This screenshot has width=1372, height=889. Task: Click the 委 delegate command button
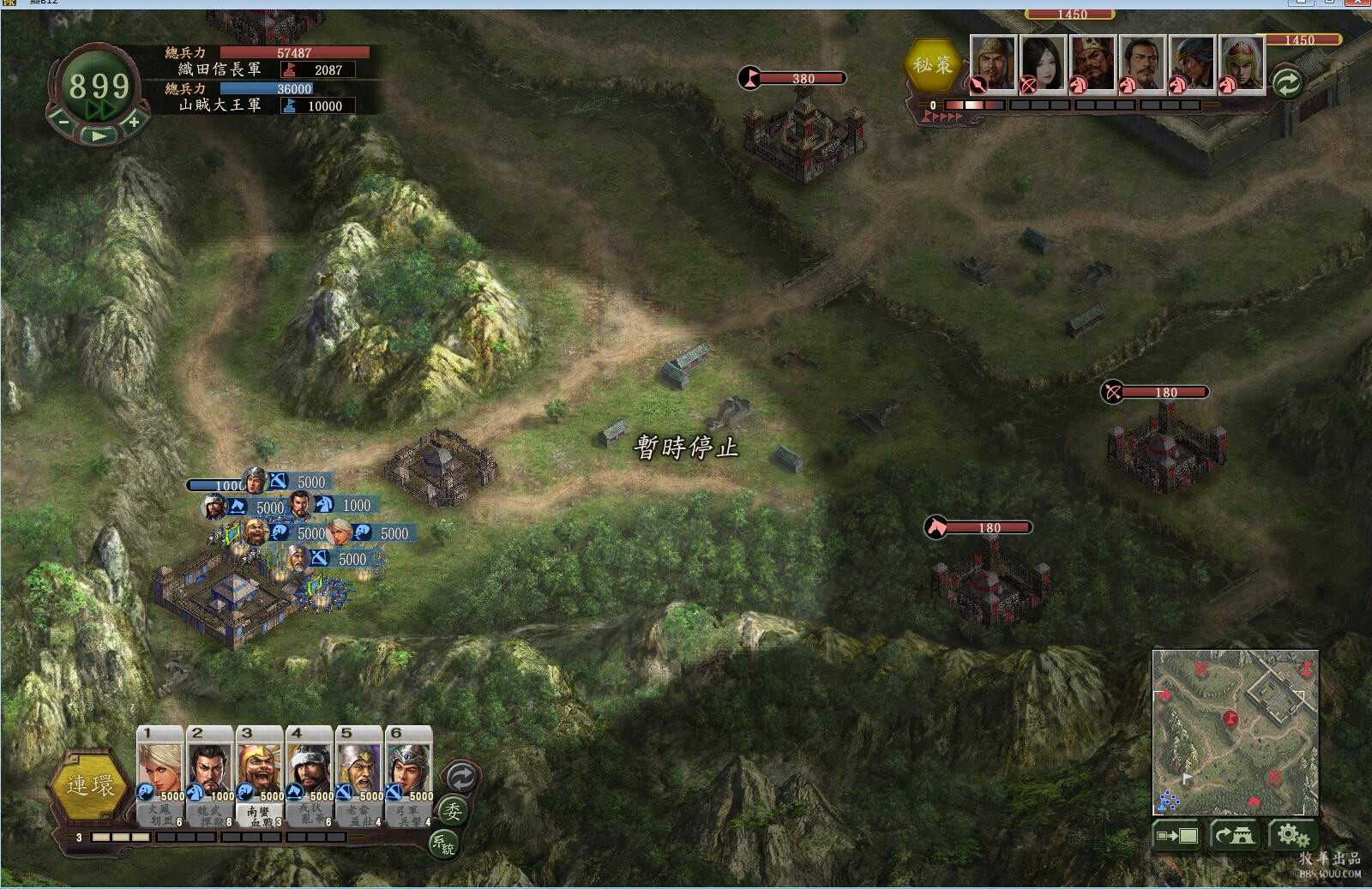coord(453,811)
